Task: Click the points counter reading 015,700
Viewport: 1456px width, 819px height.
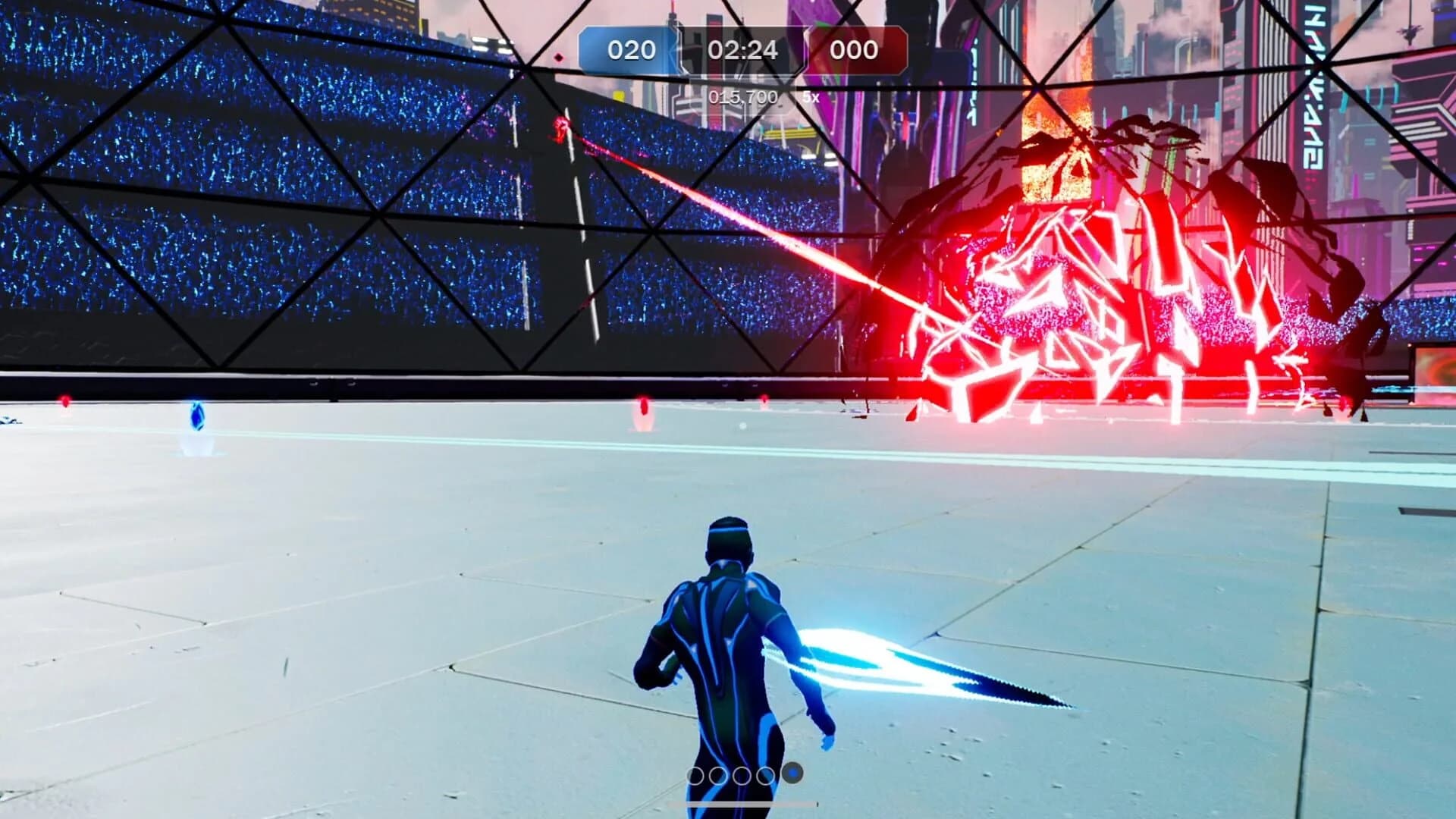Action: coord(743,97)
